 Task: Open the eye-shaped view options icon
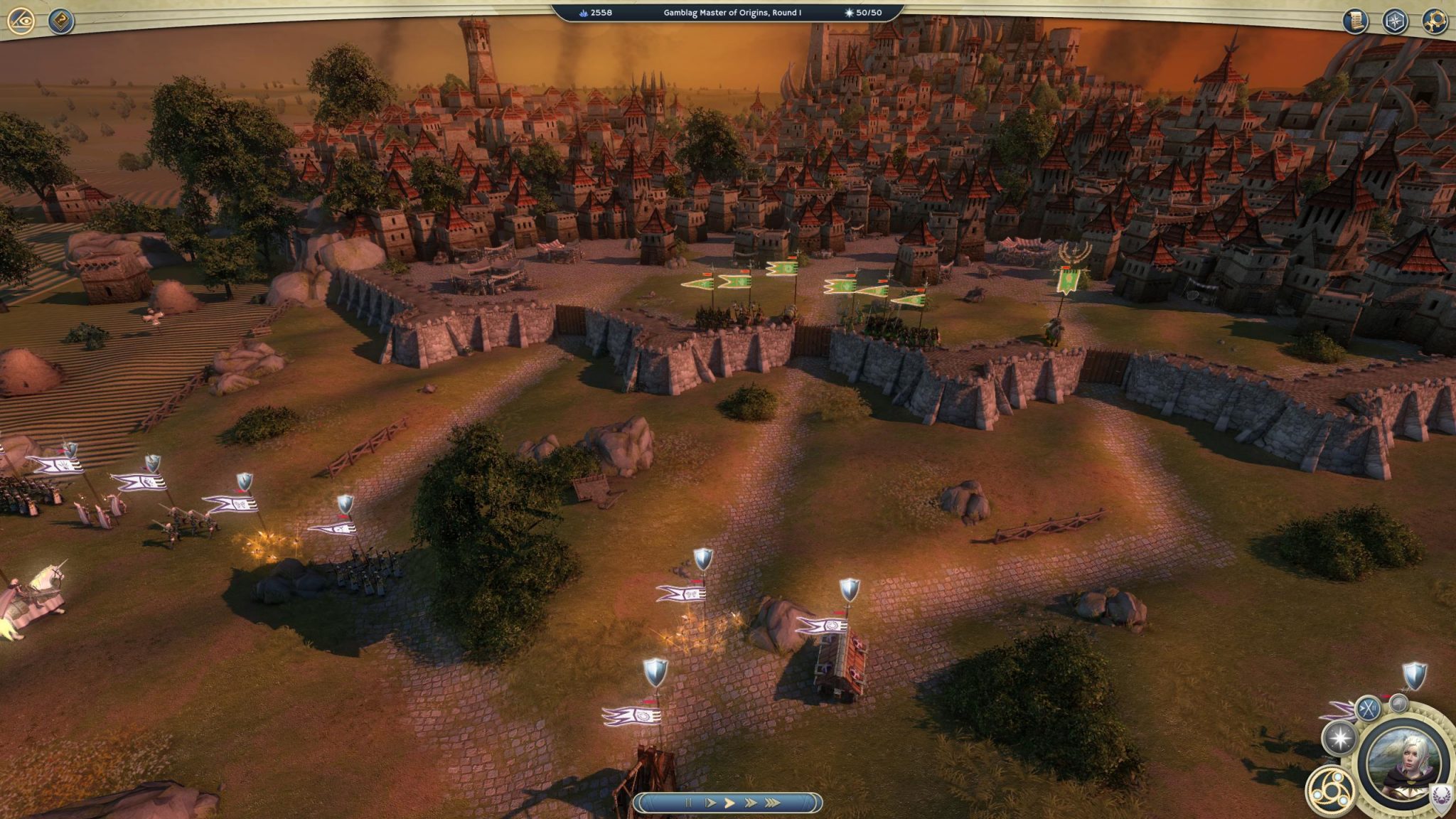coord(21,21)
